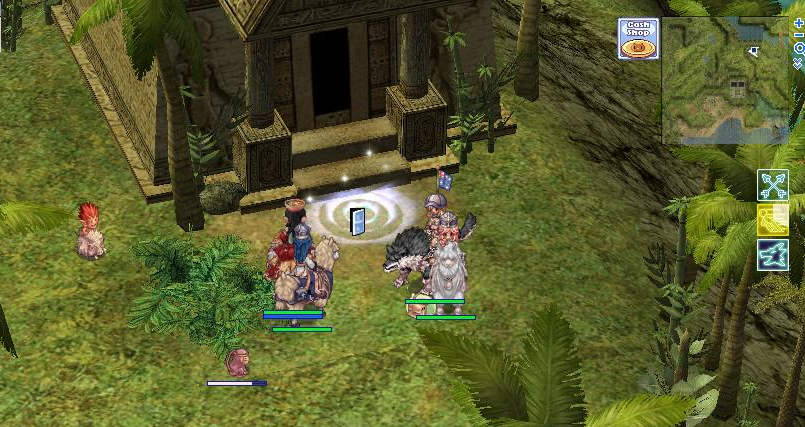Zoom in the minimap with plus button
The width and height of the screenshot is (805, 427).
pos(798,21)
